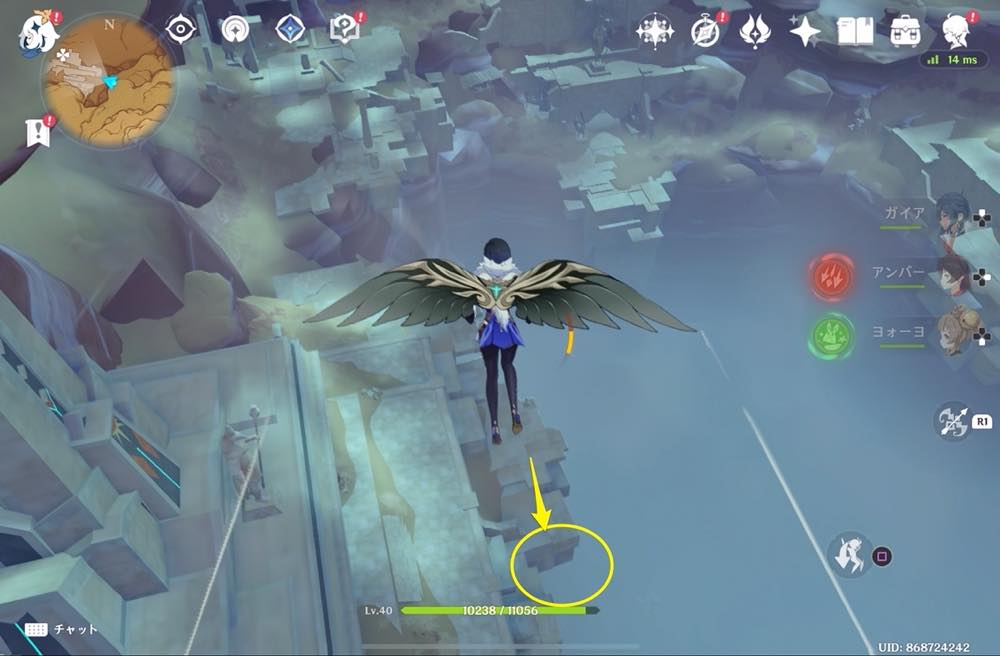
Task: Activate the red Pyro burst icon
Action: pos(831,275)
